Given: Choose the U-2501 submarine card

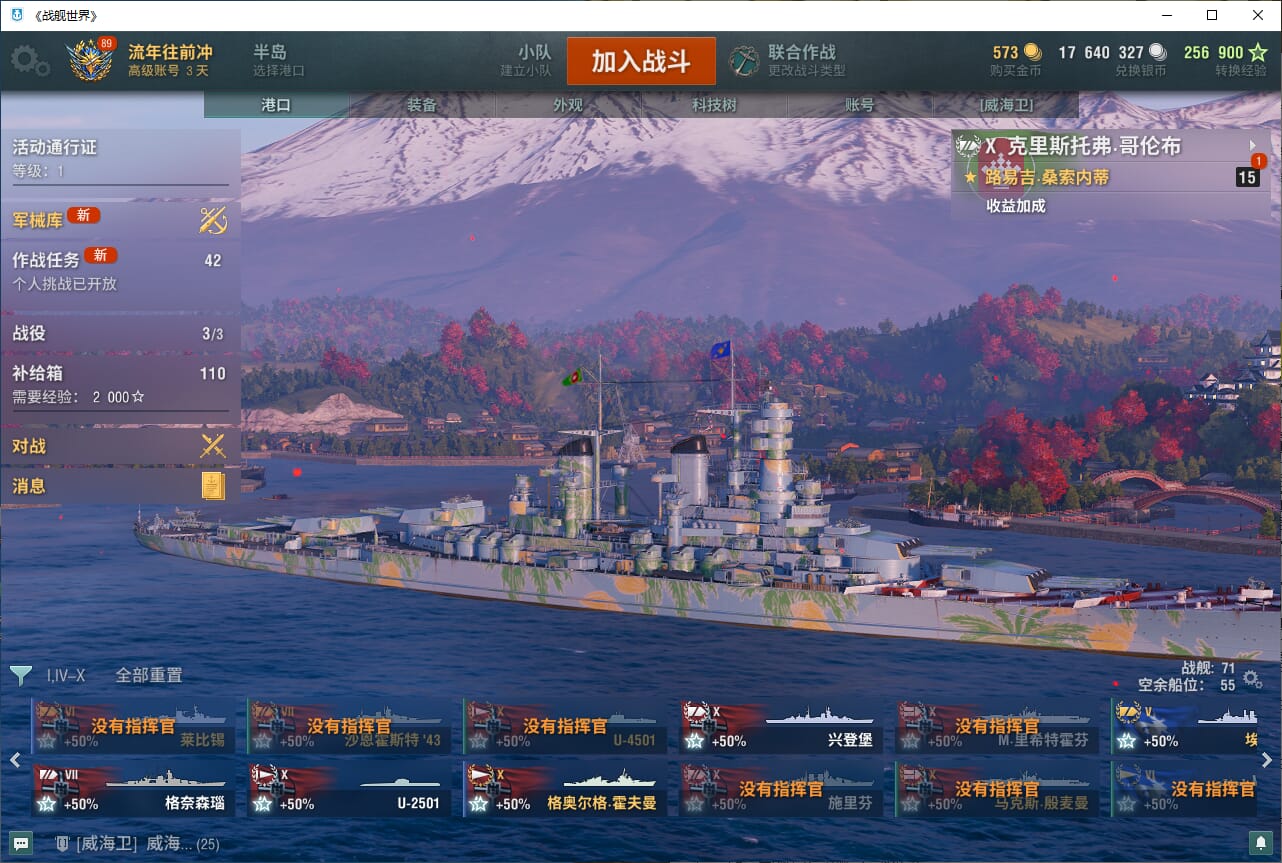Looking at the screenshot, I should [x=348, y=789].
